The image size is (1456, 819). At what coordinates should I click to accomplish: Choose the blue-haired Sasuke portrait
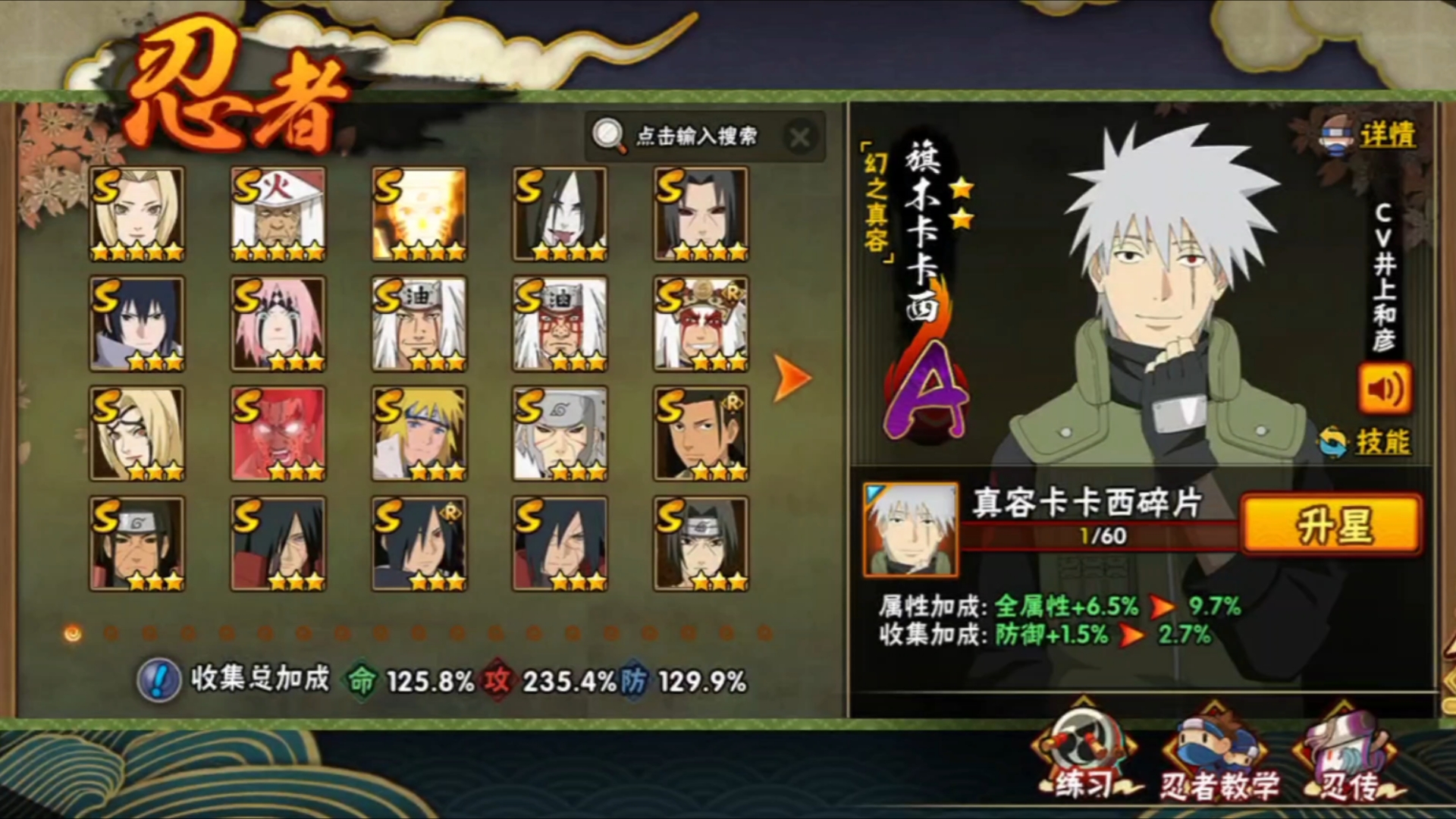tap(137, 324)
